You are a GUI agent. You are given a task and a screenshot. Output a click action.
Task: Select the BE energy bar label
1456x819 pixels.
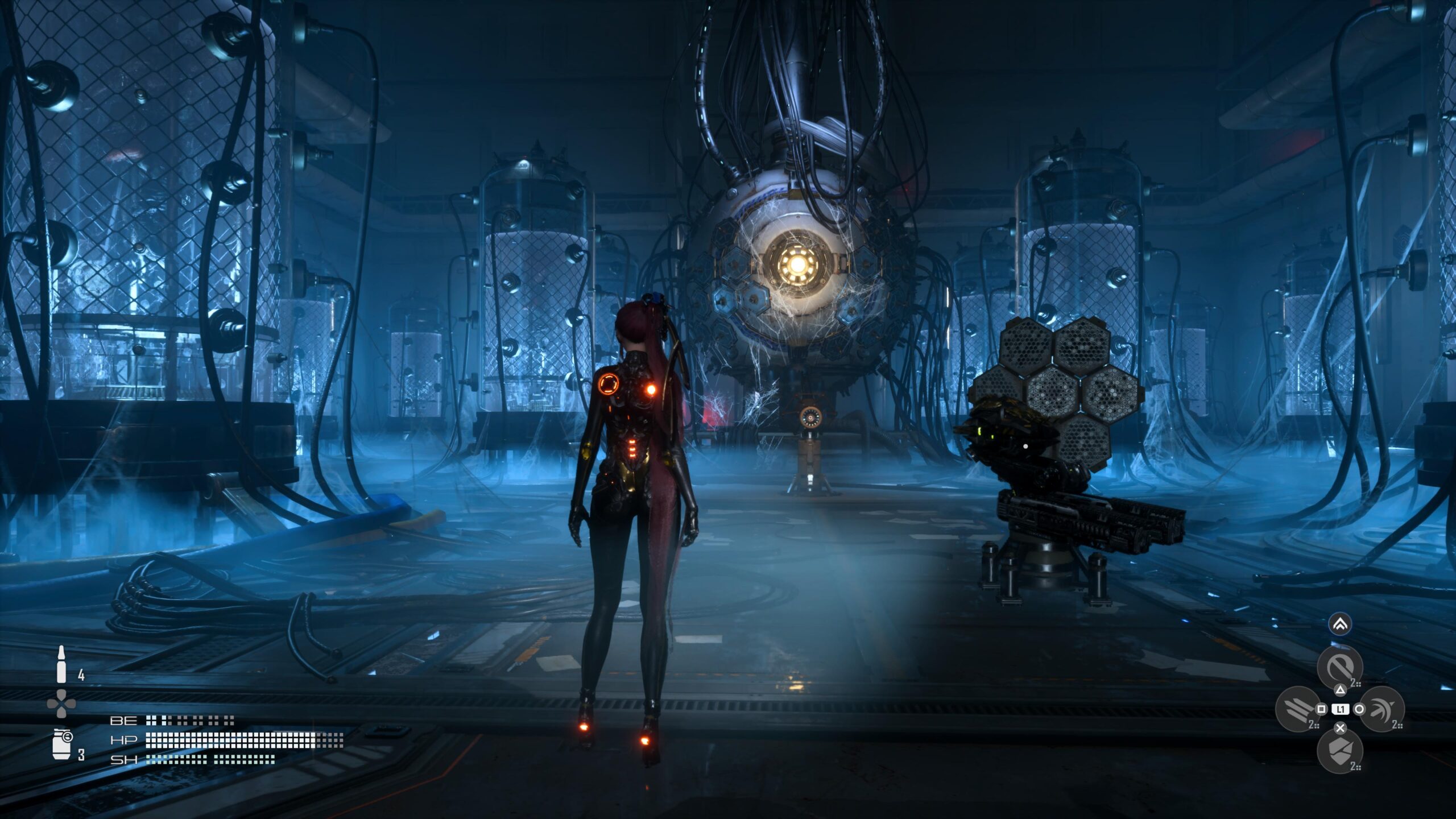(123, 721)
